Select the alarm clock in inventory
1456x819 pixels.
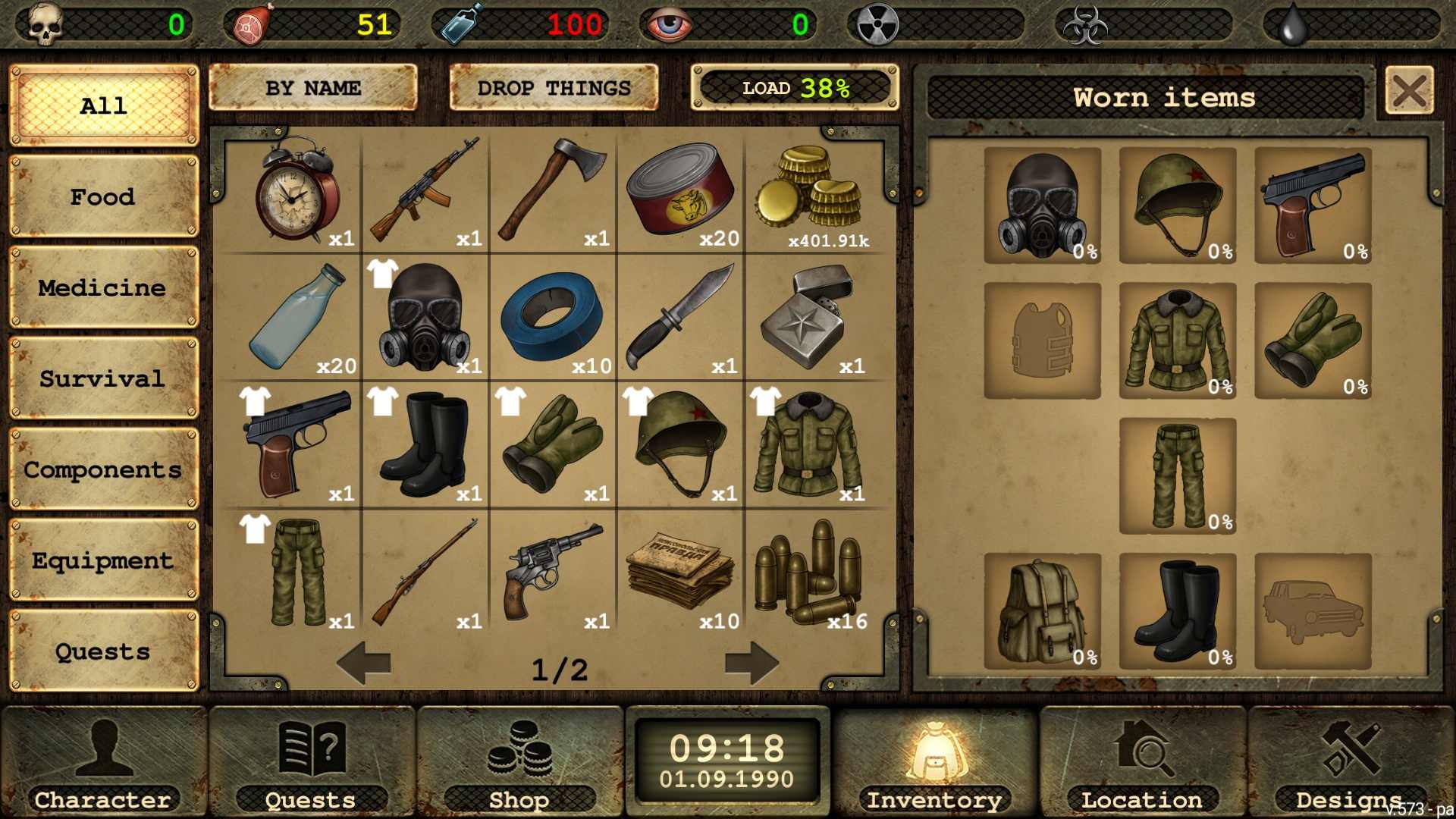297,191
